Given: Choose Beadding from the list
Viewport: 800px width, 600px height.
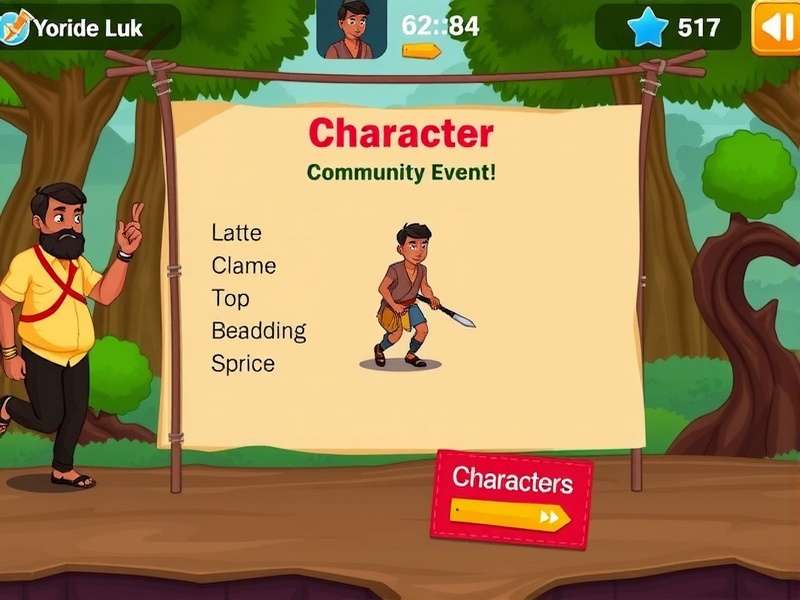Looking at the screenshot, I should coord(258,330).
